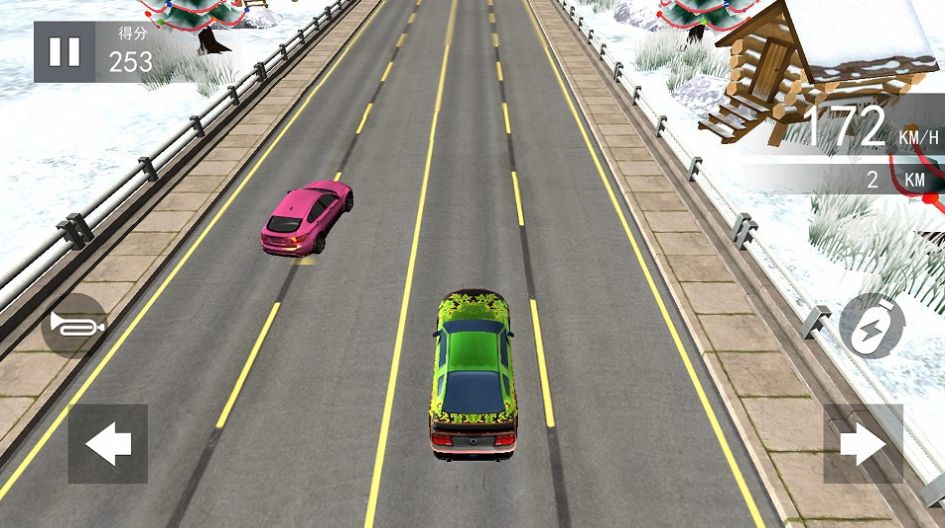Activate the lightning bolt nitro boost
Image resolution: width=945 pixels, height=528 pixels.
click(x=871, y=326)
